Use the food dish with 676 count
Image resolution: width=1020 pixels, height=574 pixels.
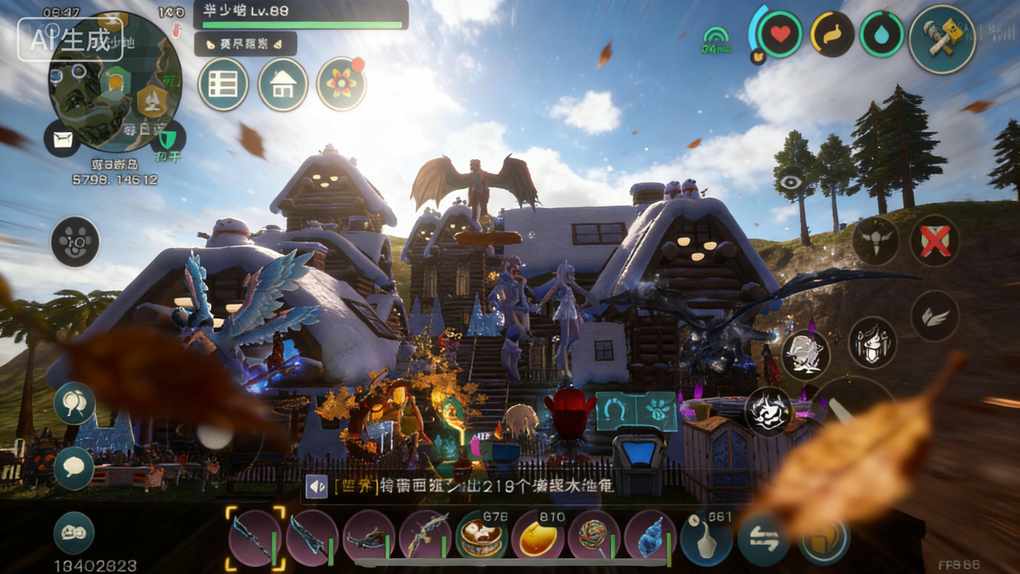(482, 537)
